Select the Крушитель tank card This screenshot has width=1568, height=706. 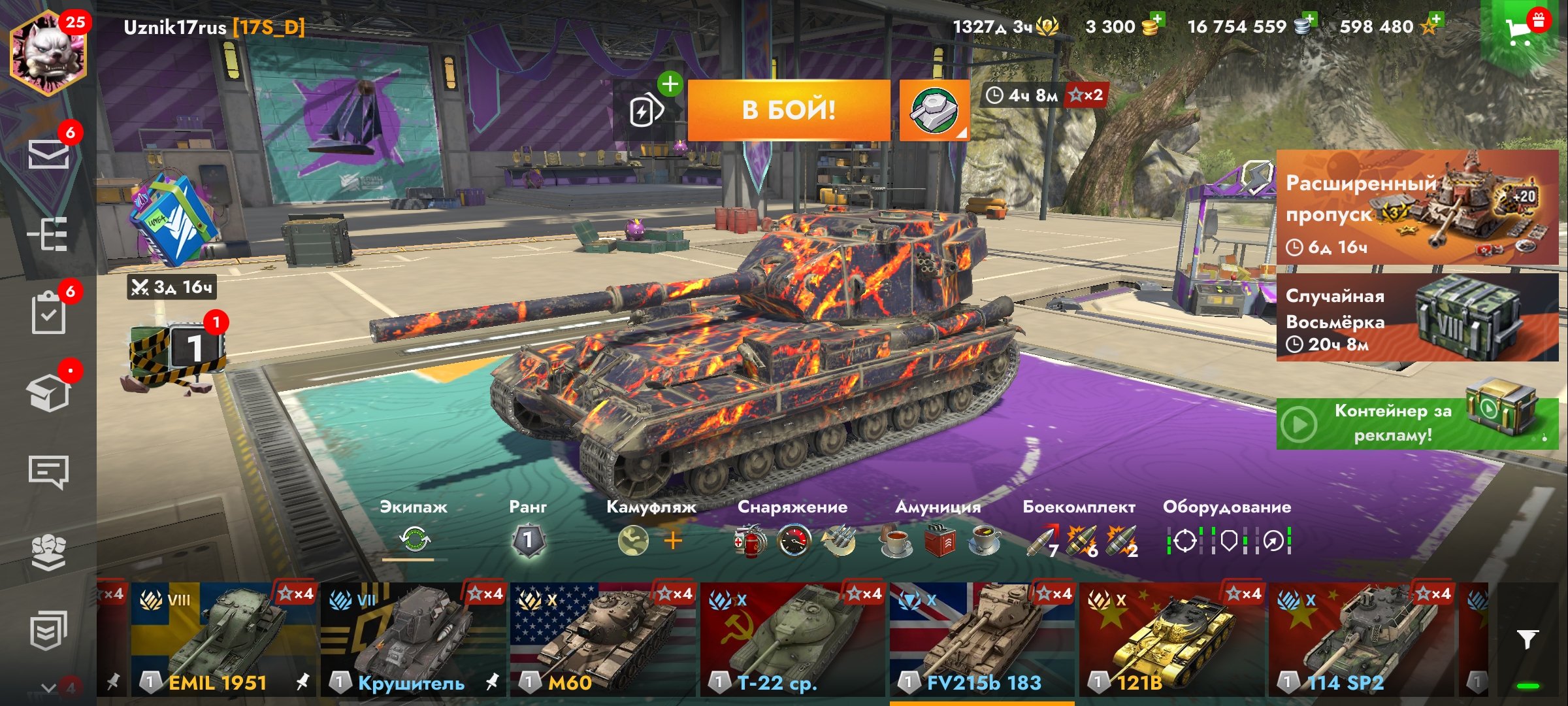pyautogui.click(x=413, y=639)
